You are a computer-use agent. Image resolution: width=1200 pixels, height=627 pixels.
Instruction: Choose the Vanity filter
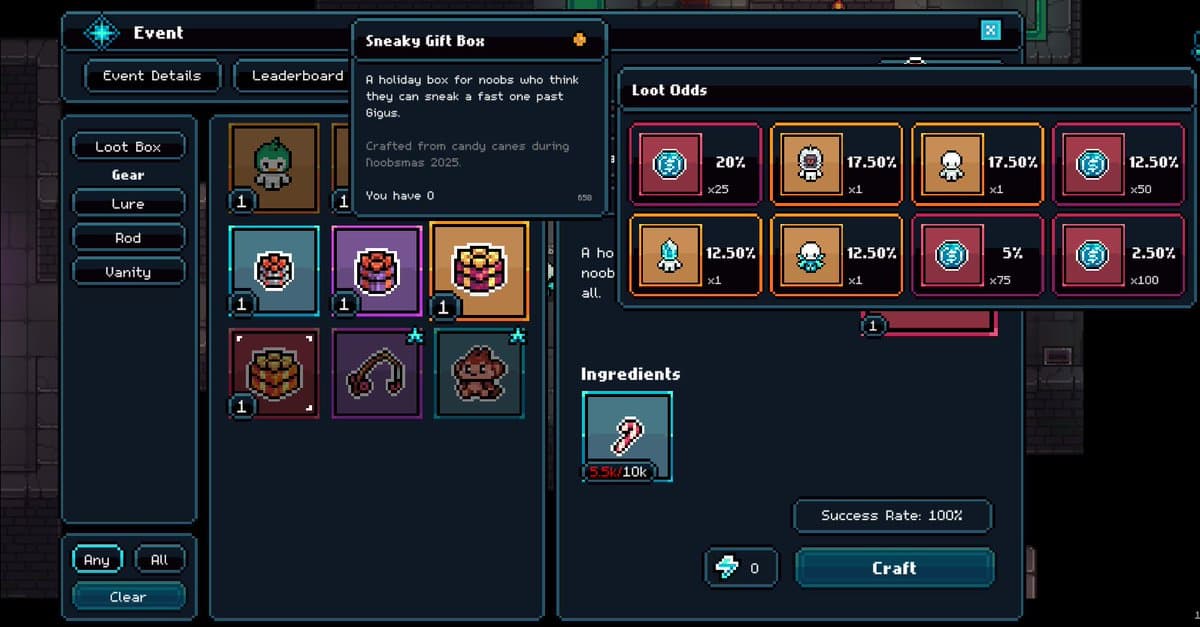pos(128,271)
